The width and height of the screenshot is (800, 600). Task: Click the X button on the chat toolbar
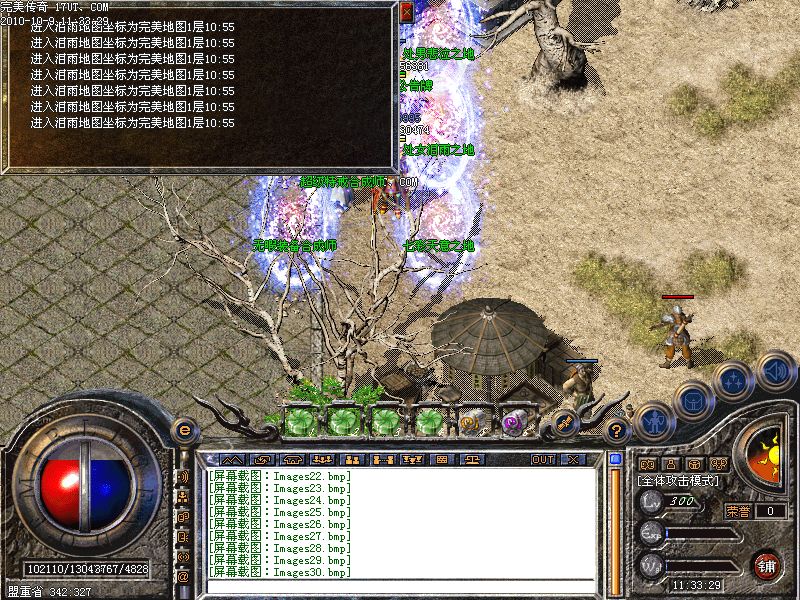coord(573,459)
